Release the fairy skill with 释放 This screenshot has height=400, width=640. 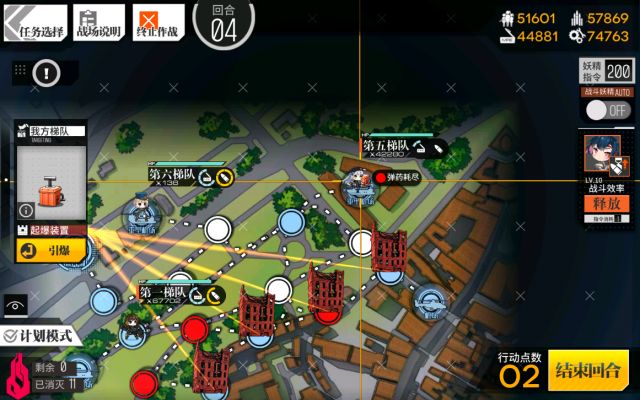[x=607, y=205]
